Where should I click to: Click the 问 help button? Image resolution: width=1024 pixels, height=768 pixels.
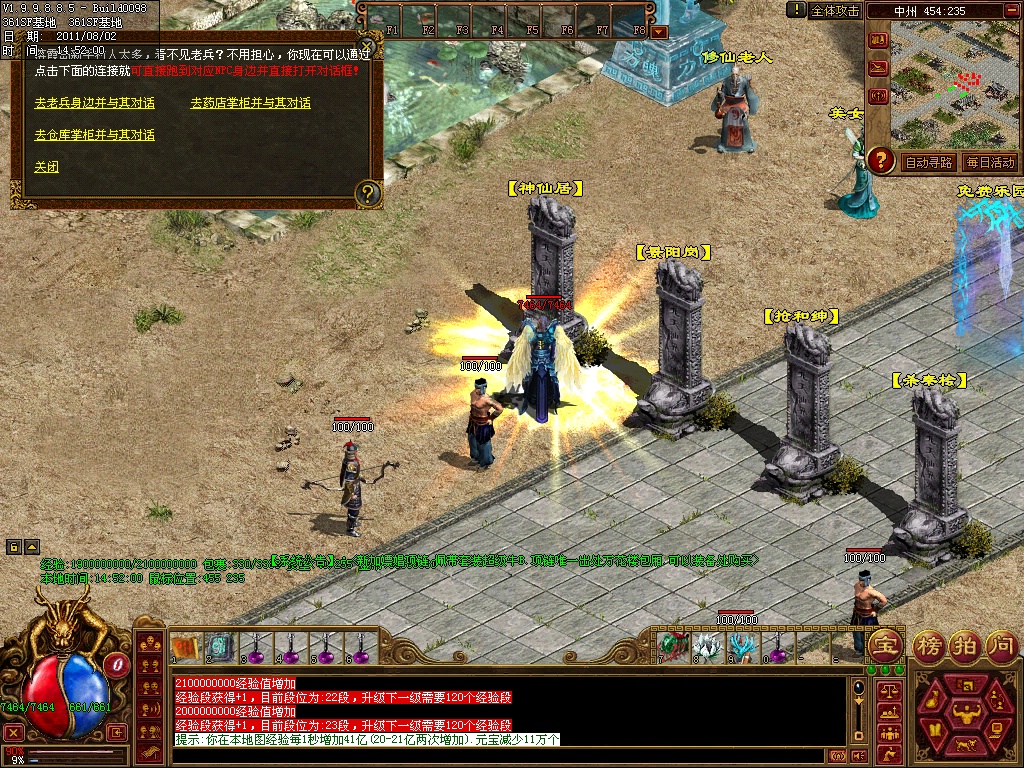coord(1001,645)
